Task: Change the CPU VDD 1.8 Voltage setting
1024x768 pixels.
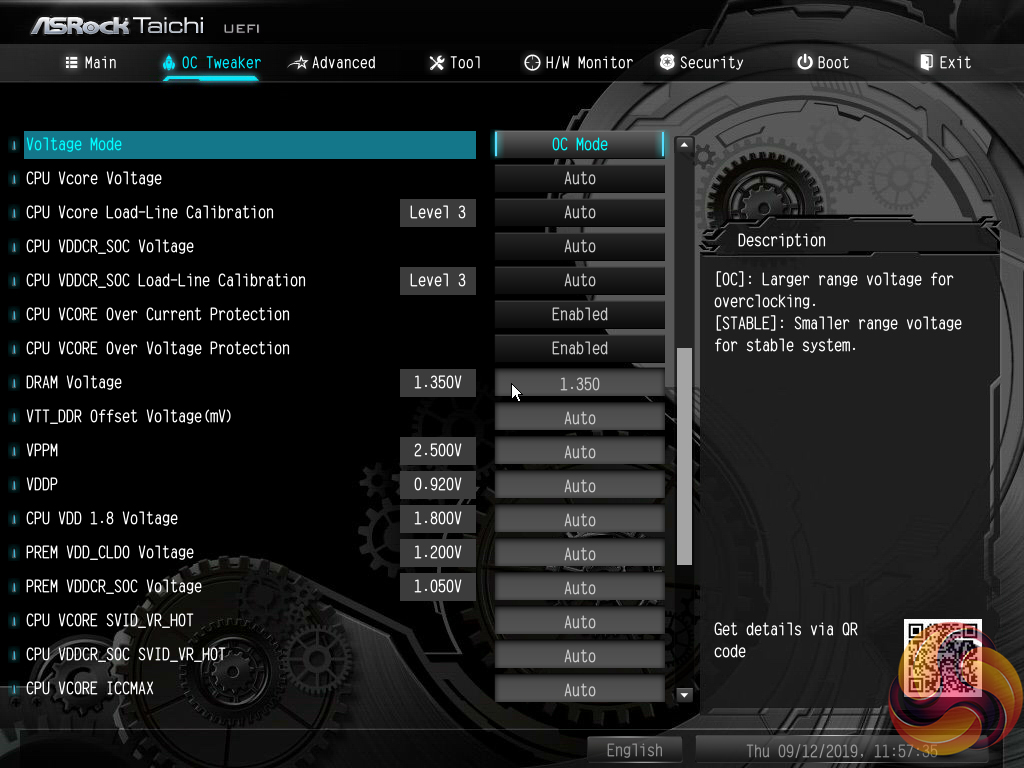Action: tap(579, 520)
